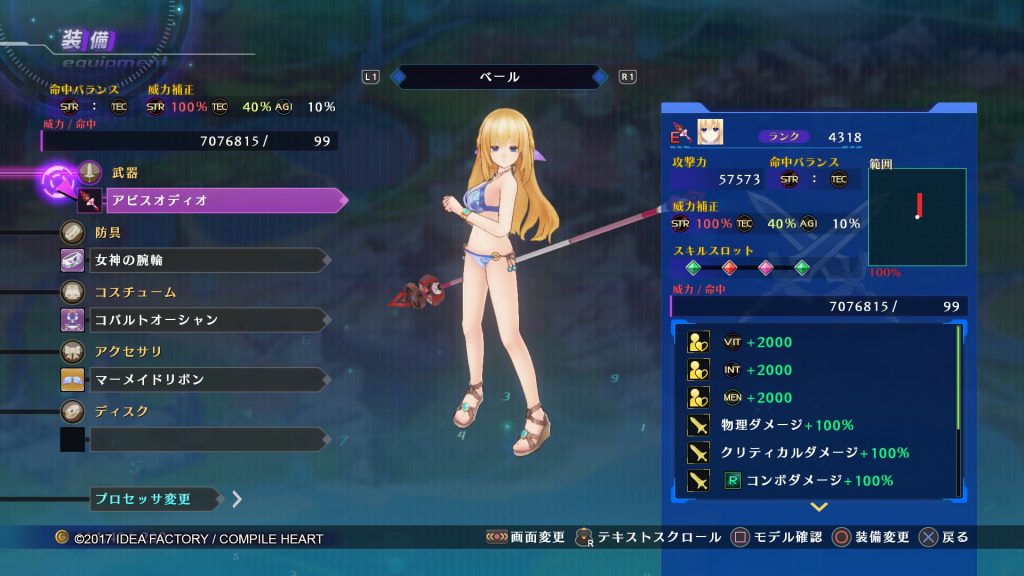Expand the effect list with the down chevron

818,507
